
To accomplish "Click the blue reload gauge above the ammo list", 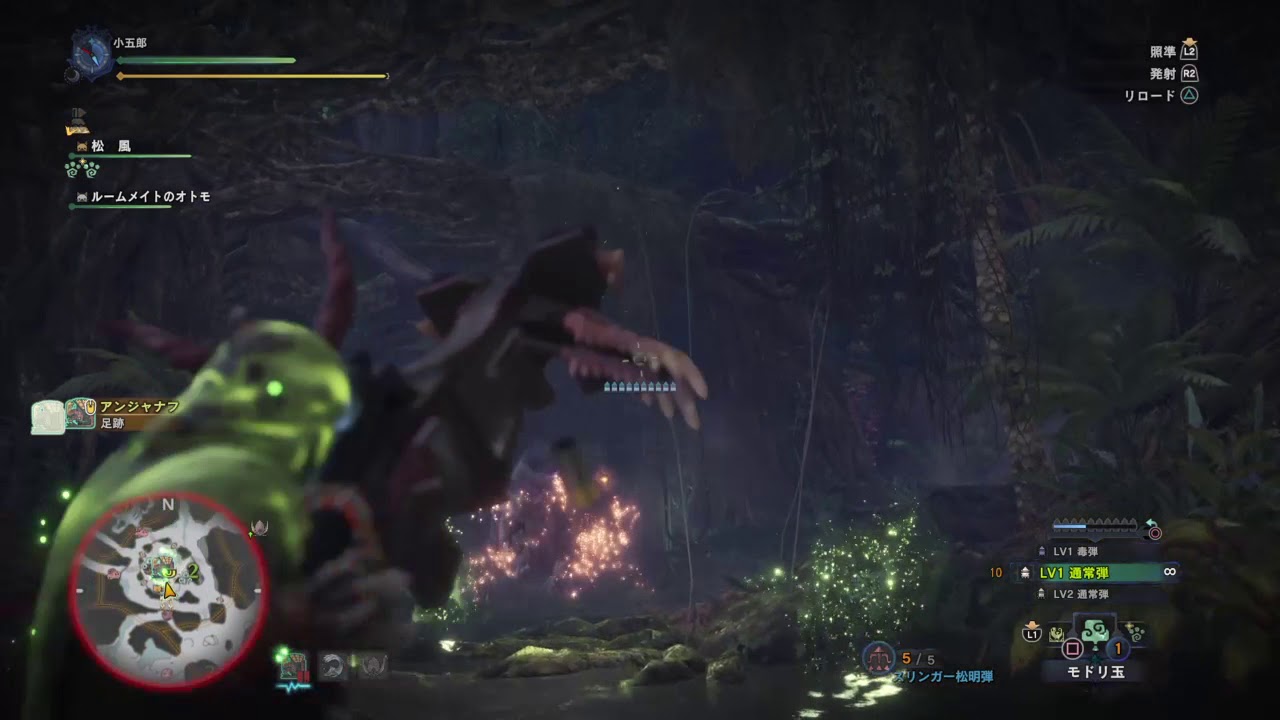I will (x=1070, y=525).
